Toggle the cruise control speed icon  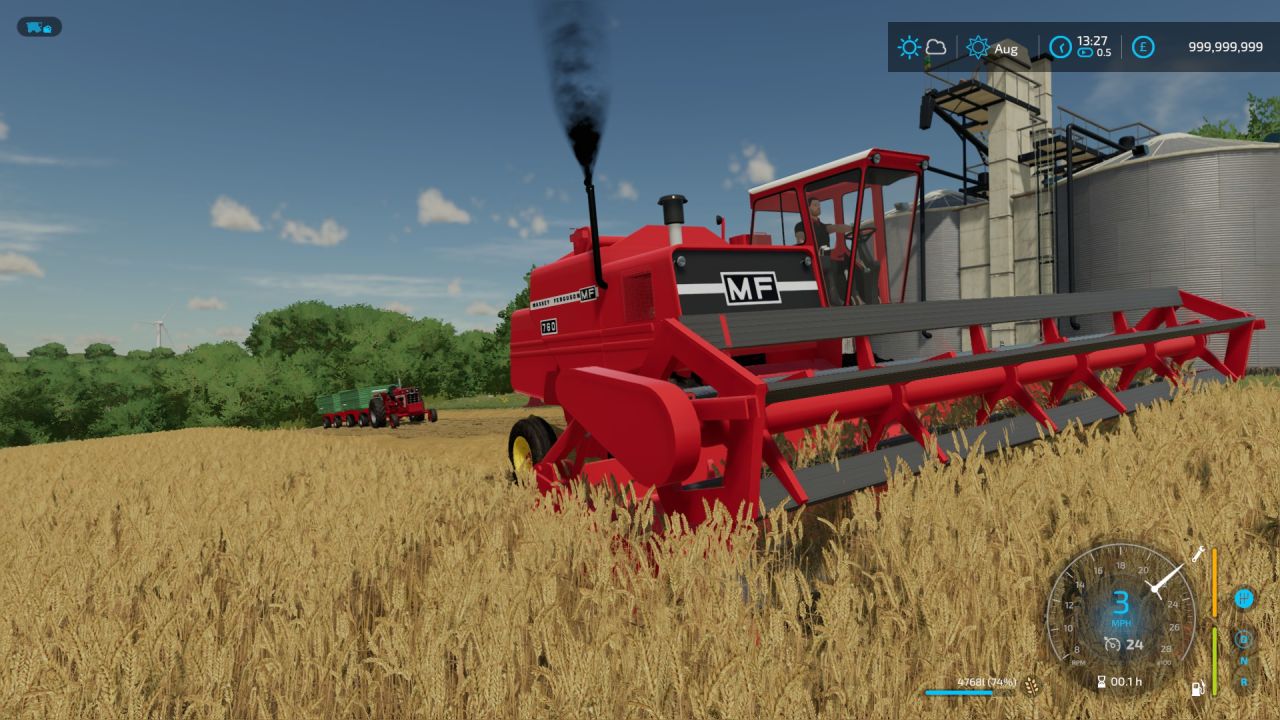1113,644
